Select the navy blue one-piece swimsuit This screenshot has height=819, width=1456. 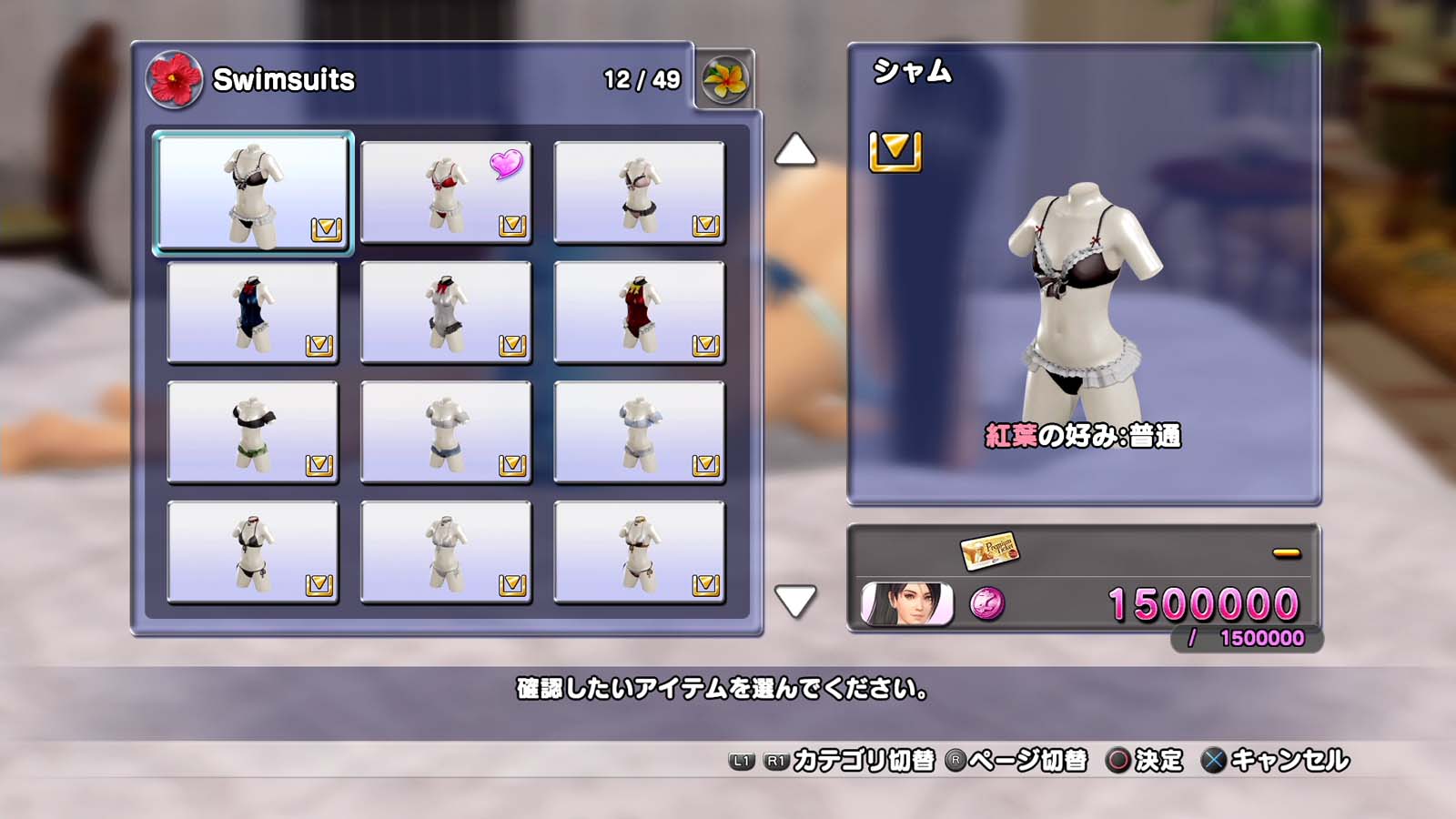(x=253, y=312)
